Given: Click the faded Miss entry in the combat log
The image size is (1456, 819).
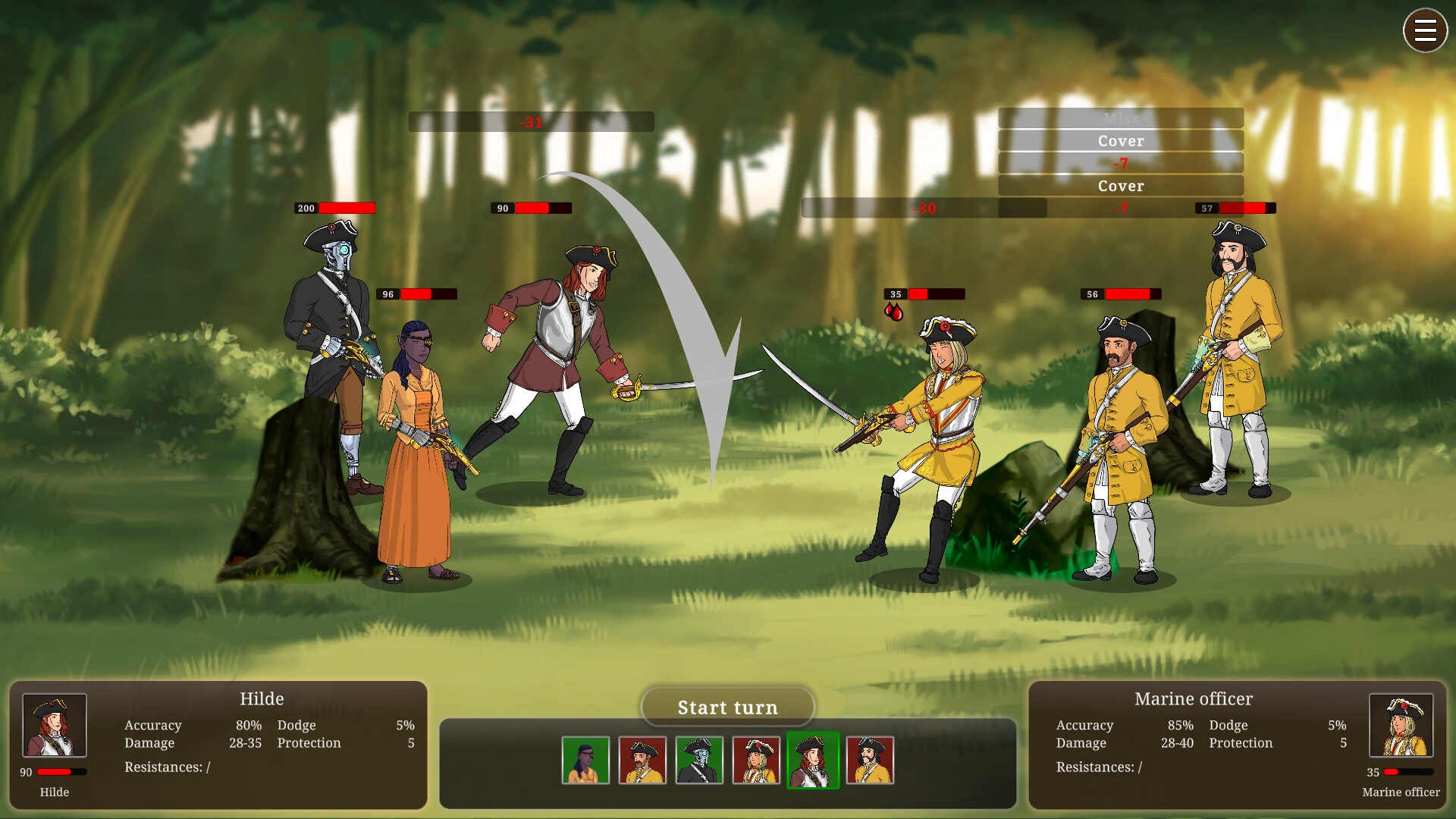Looking at the screenshot, I should 1120,118.
